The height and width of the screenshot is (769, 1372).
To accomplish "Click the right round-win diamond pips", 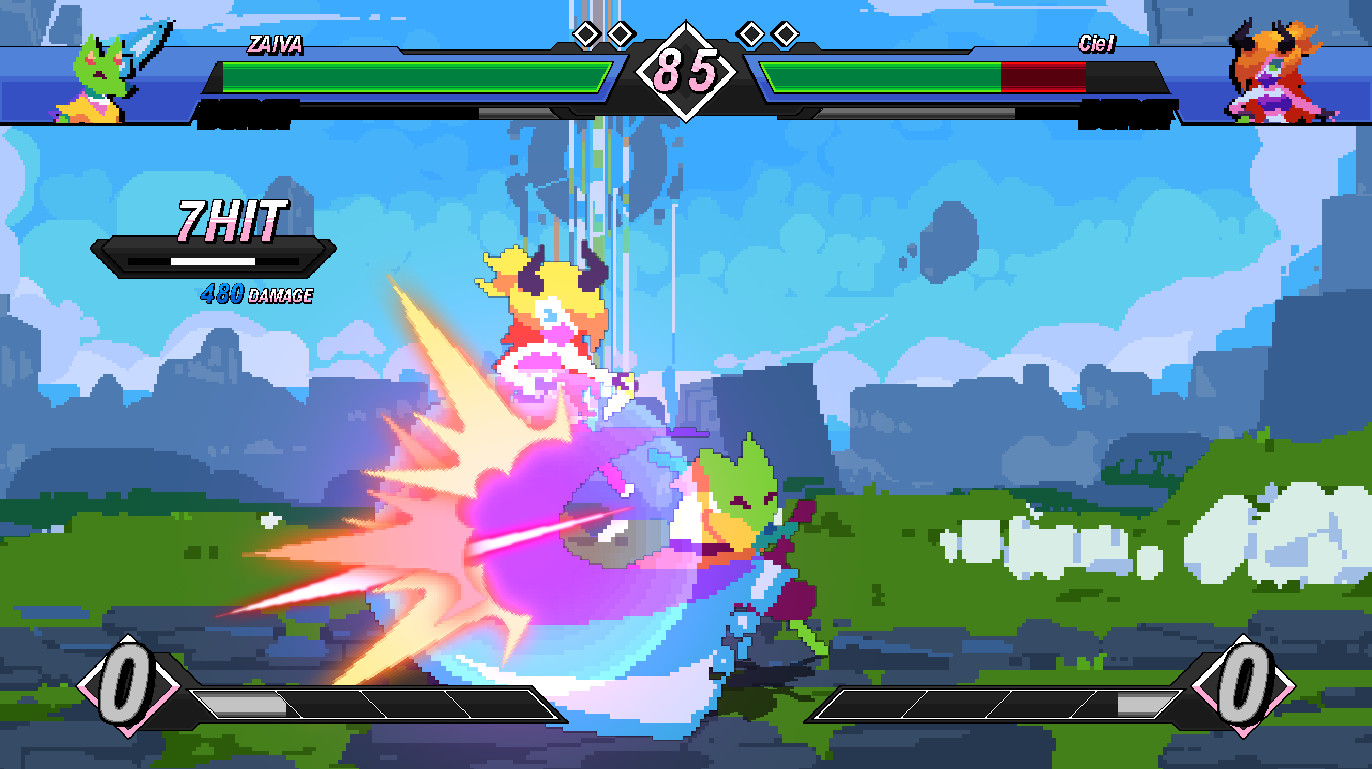I will [770, 31].
